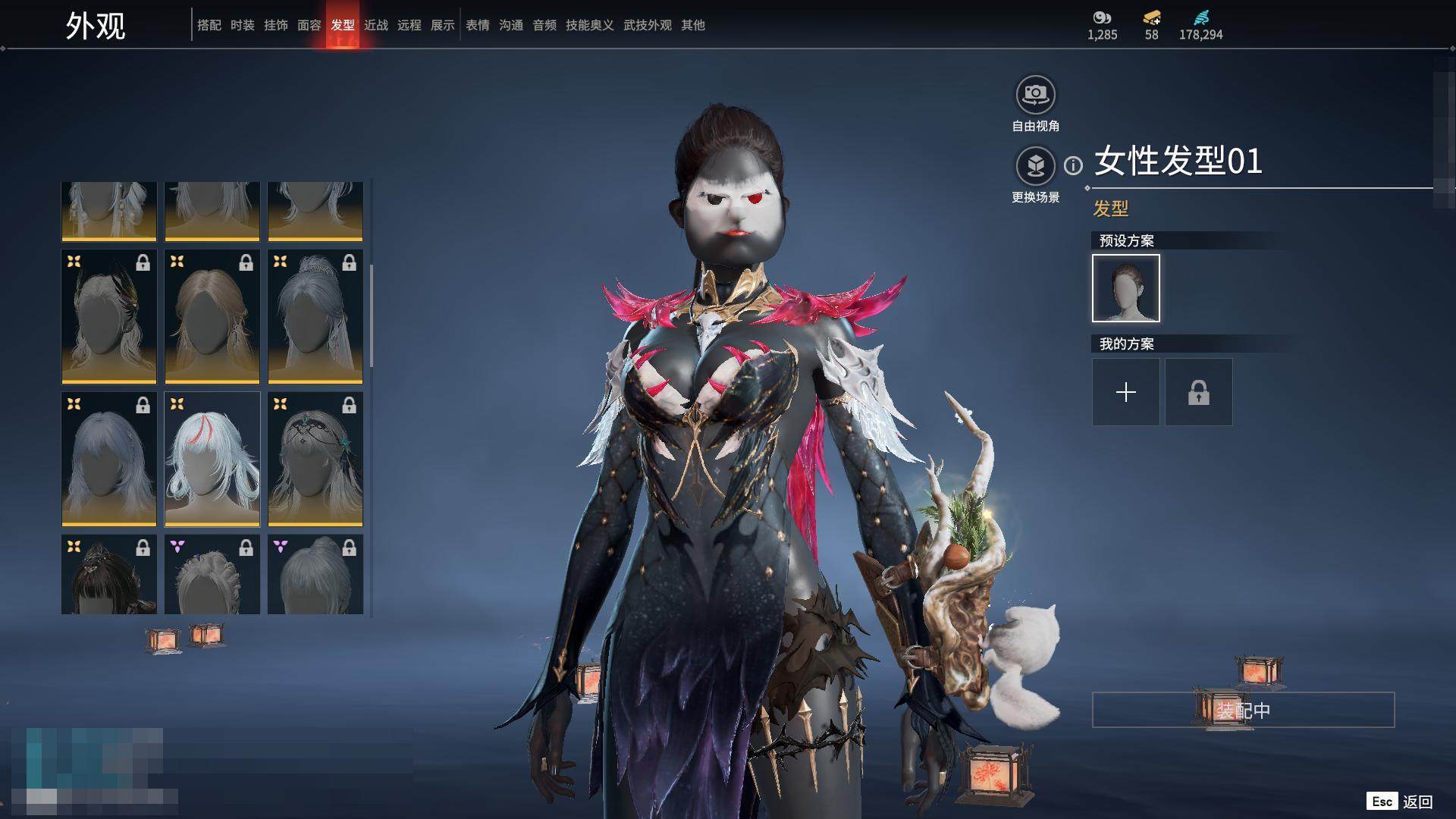The image size is (1456, 819).
Task: Select the hairstyle with black forehead circlet
Action: click(x=315, y=459)
